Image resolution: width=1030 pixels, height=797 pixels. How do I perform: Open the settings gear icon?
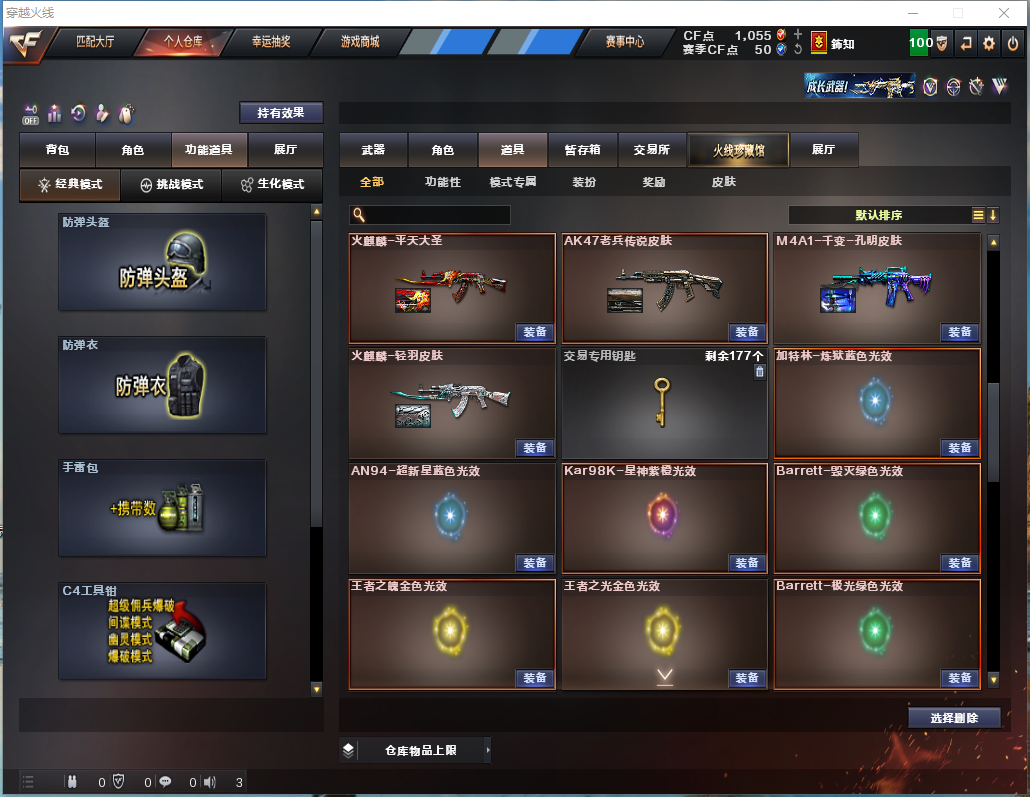pyautogui.click(x=989, y=43)
